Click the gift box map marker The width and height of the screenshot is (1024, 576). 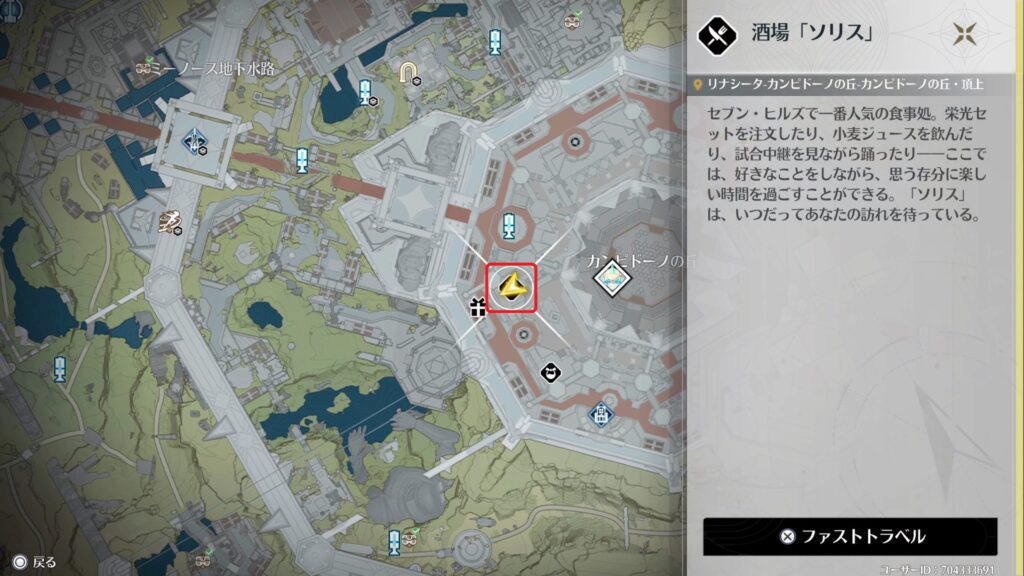478,305
